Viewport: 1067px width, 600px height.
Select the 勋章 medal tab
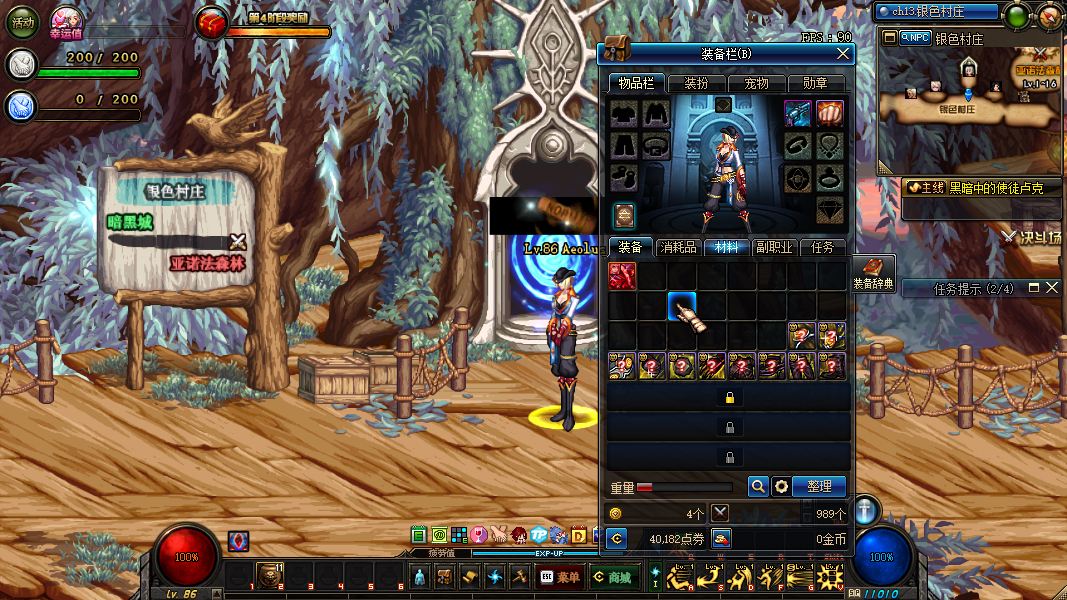(815, 84)
